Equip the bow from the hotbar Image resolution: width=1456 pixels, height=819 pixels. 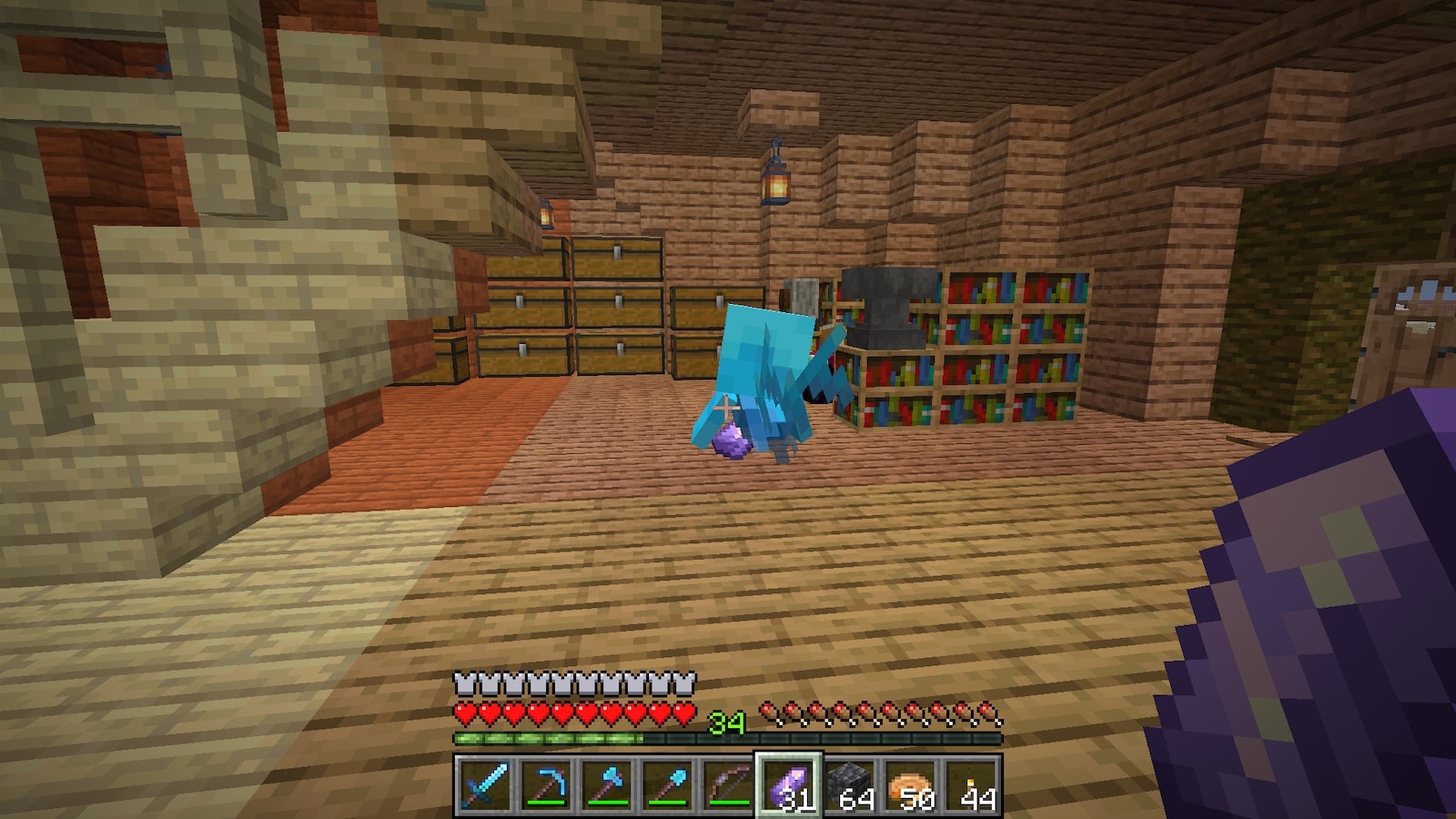click(728, 784)
